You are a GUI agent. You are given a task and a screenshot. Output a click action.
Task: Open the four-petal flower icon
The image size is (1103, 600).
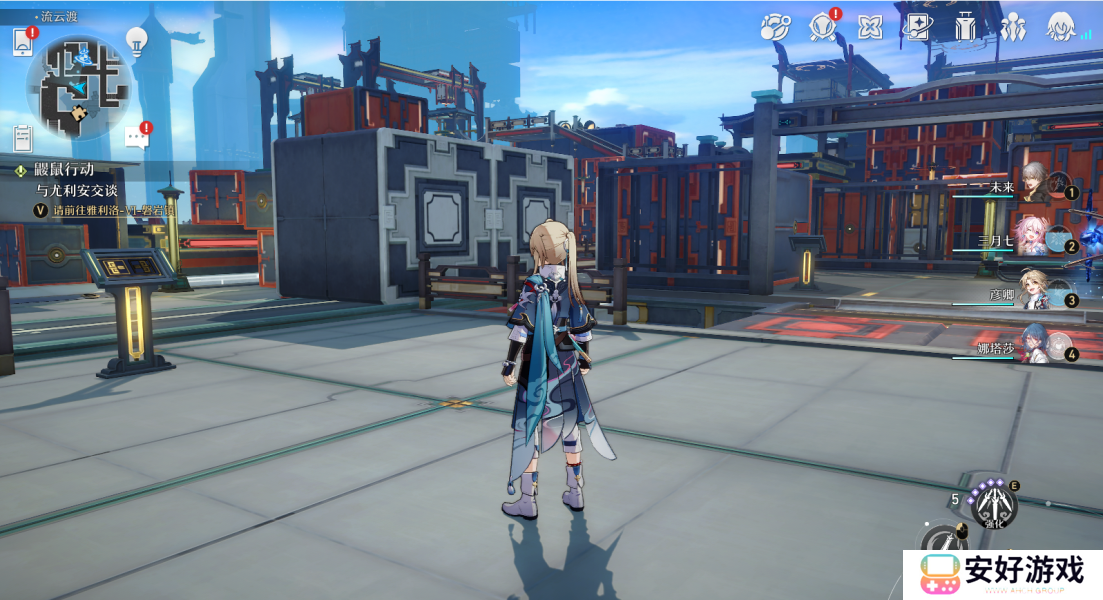coord(870,27)
